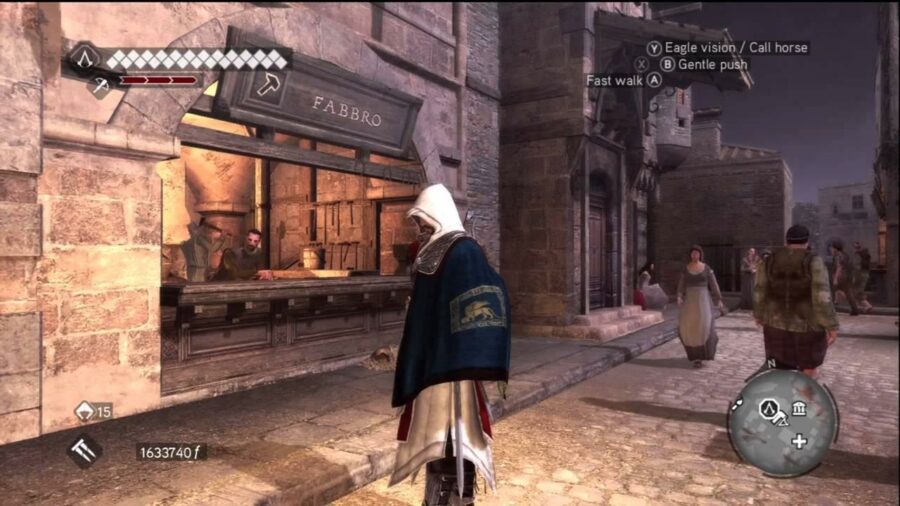Select the crossbow icon beside the red bar
Image resolution: width=900 pixels, height=506 pixels.
tap(101, 86)
